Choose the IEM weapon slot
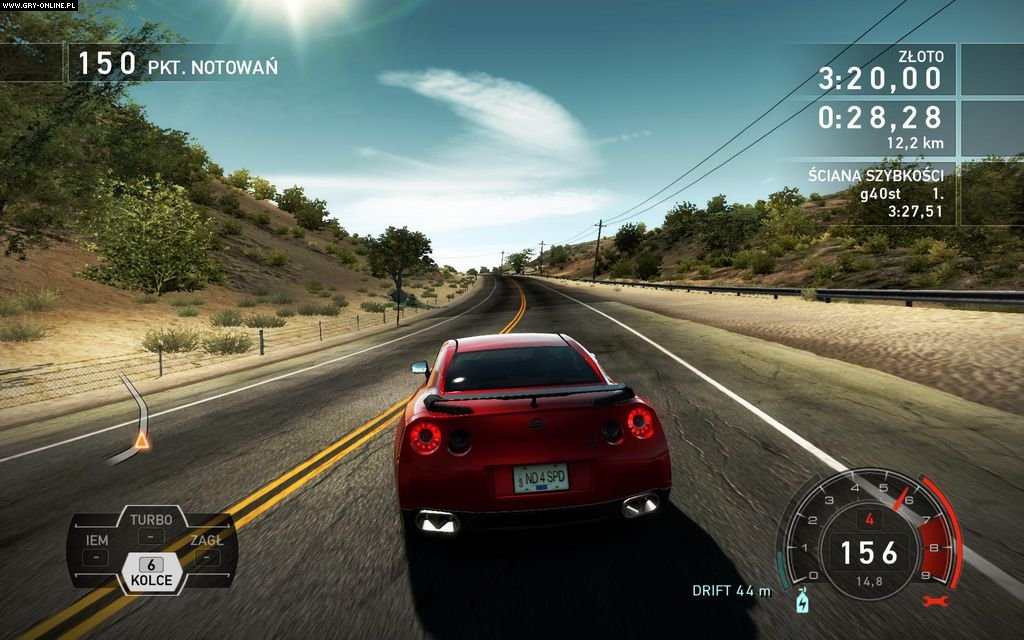The width and height of the screenshot is (1024, 640). 96,549
